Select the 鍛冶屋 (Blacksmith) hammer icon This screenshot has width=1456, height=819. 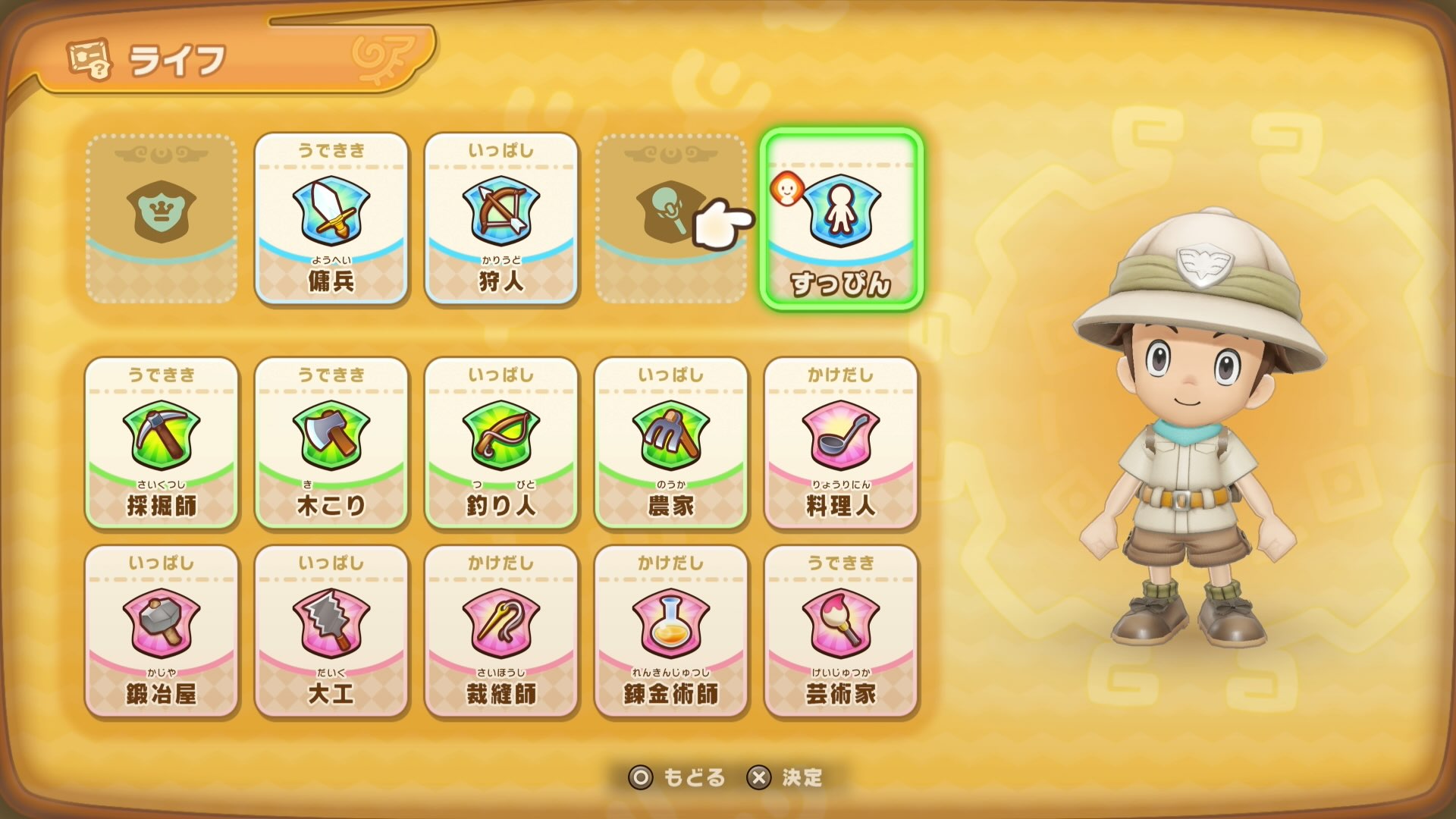(162, 629)
